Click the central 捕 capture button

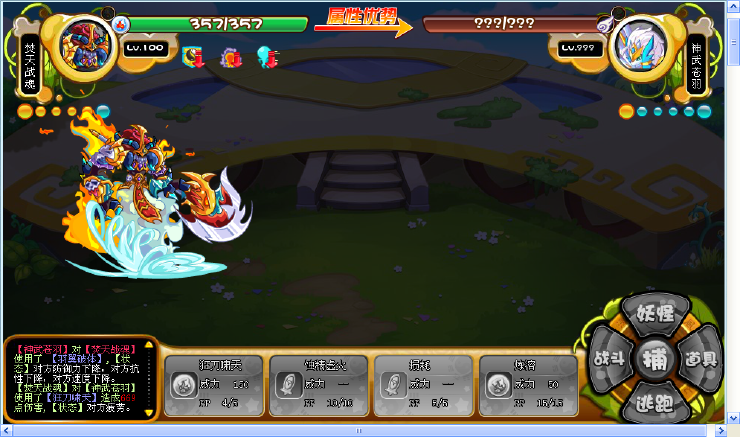(x=656, y=358)
